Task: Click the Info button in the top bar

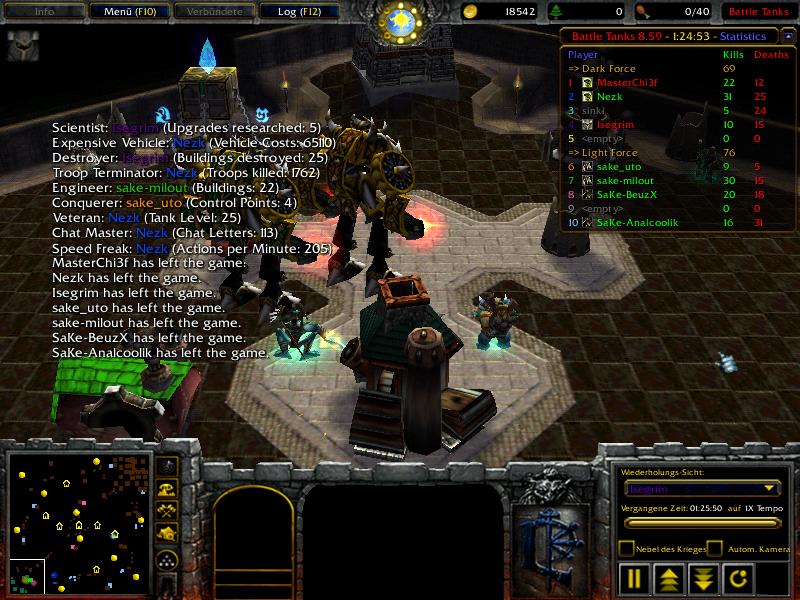Action: point(45,11)
